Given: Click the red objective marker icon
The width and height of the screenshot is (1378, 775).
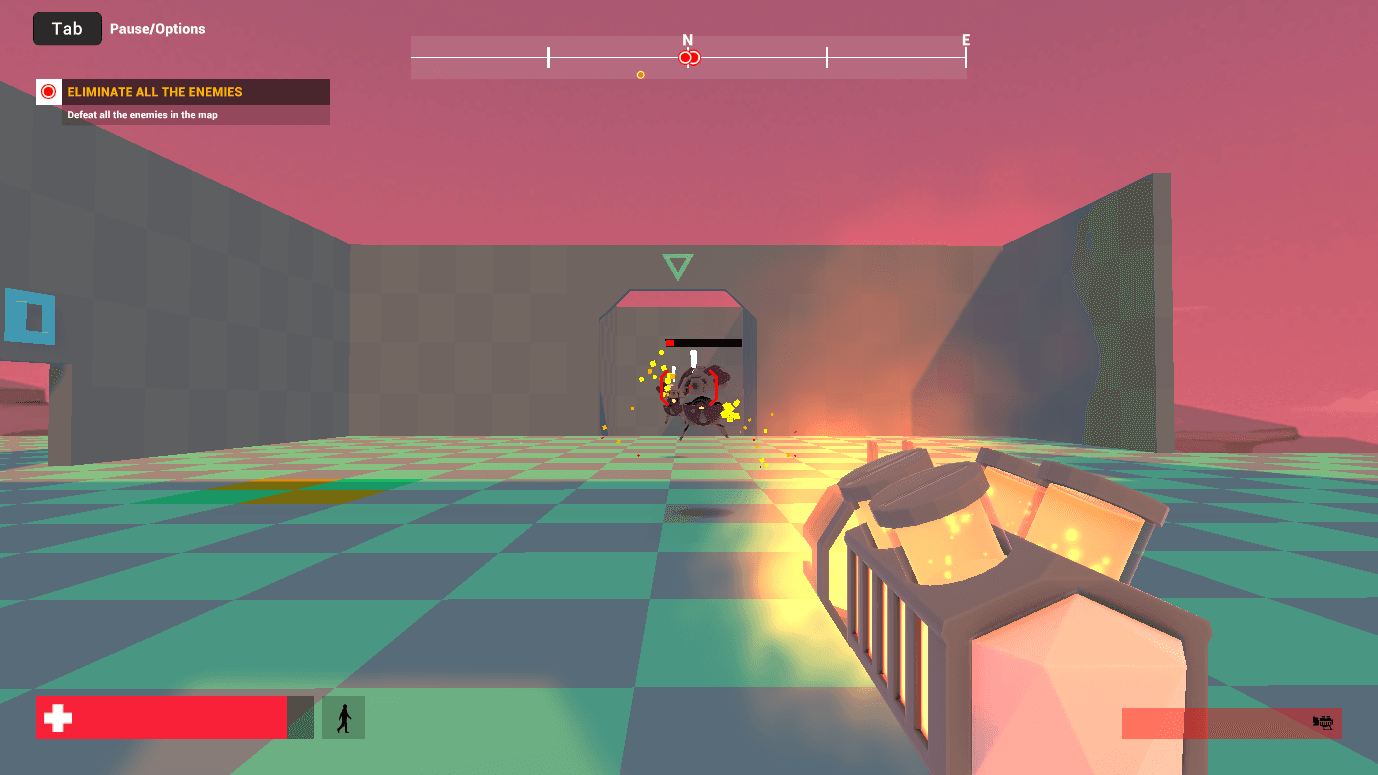Looking at the screenshot, I should (x=48, y=92).
